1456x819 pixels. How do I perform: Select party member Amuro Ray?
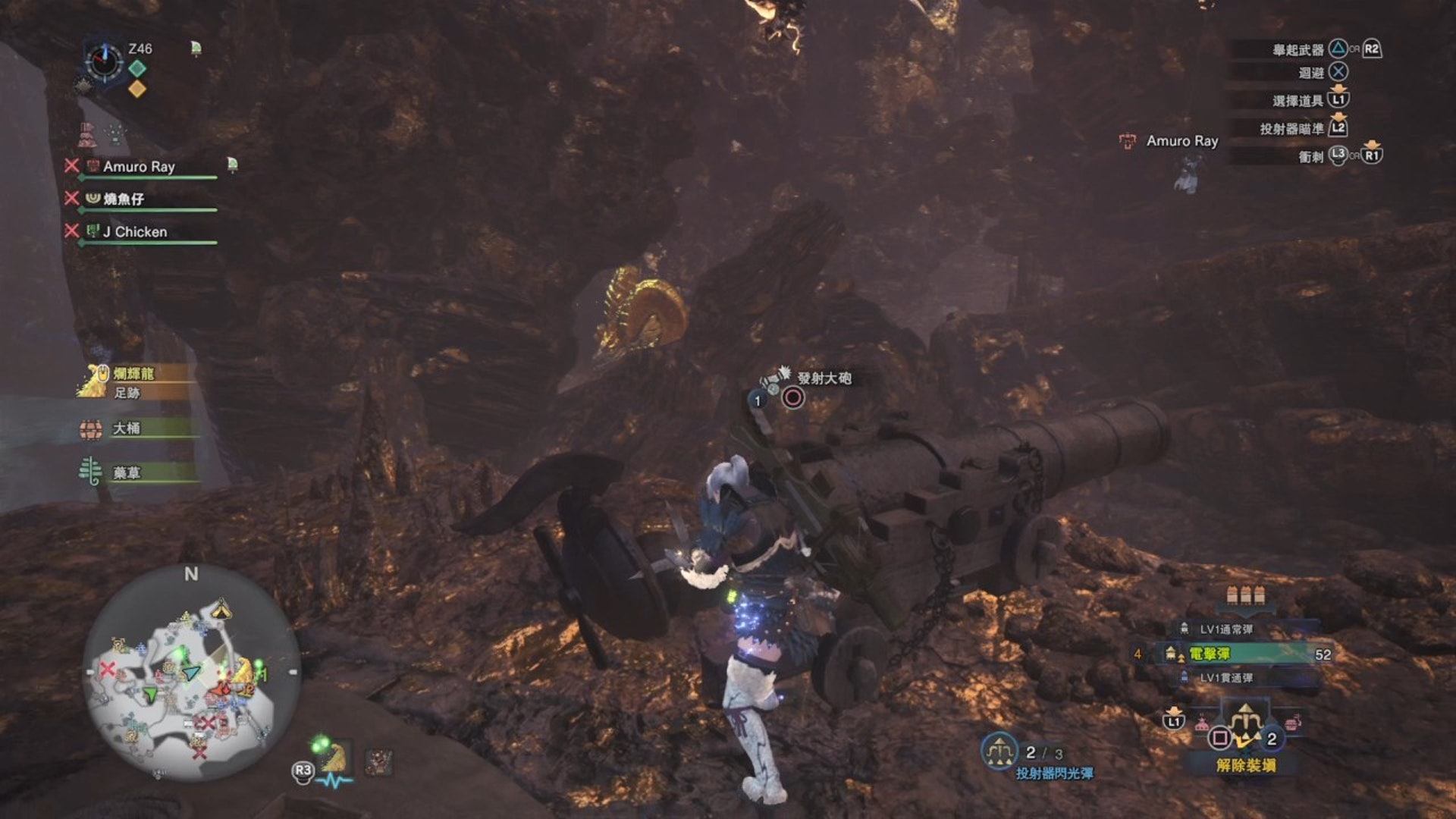click(139, 167)
